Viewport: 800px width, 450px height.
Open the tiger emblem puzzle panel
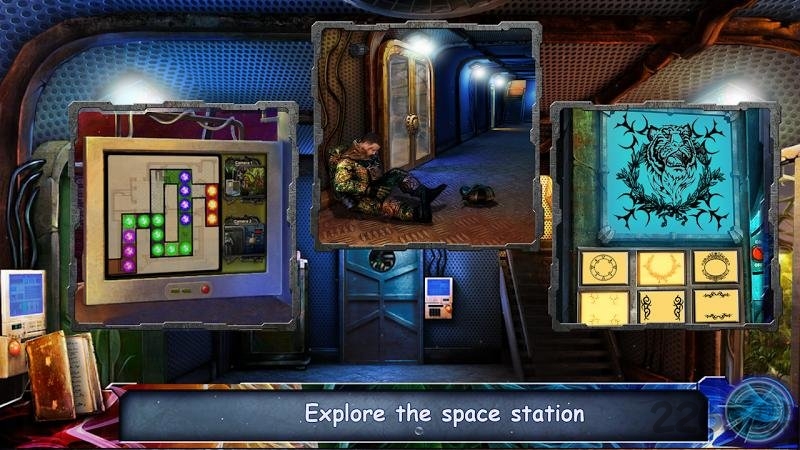click(662, 215)
